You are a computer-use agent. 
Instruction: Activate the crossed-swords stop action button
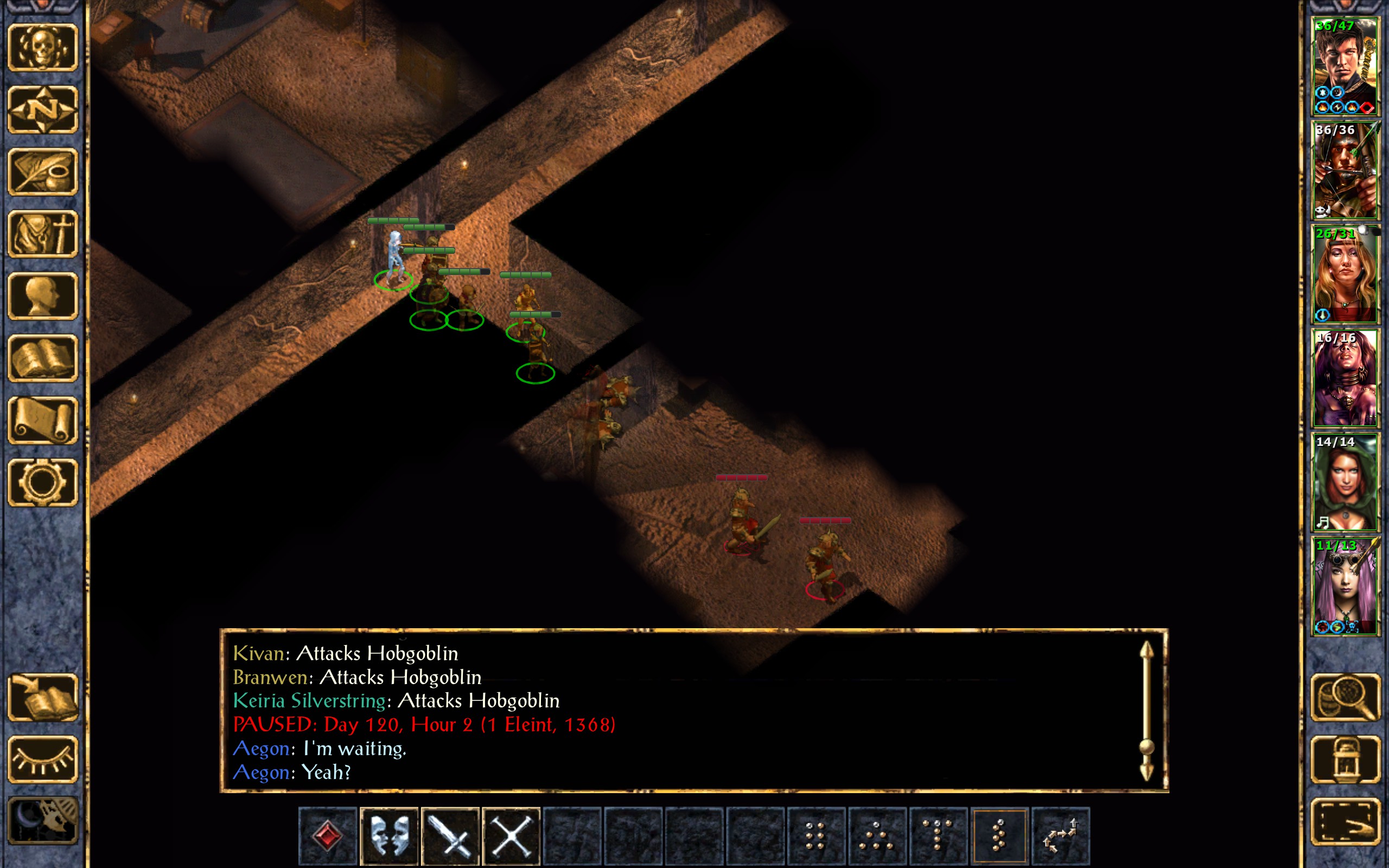click(511, 836)
